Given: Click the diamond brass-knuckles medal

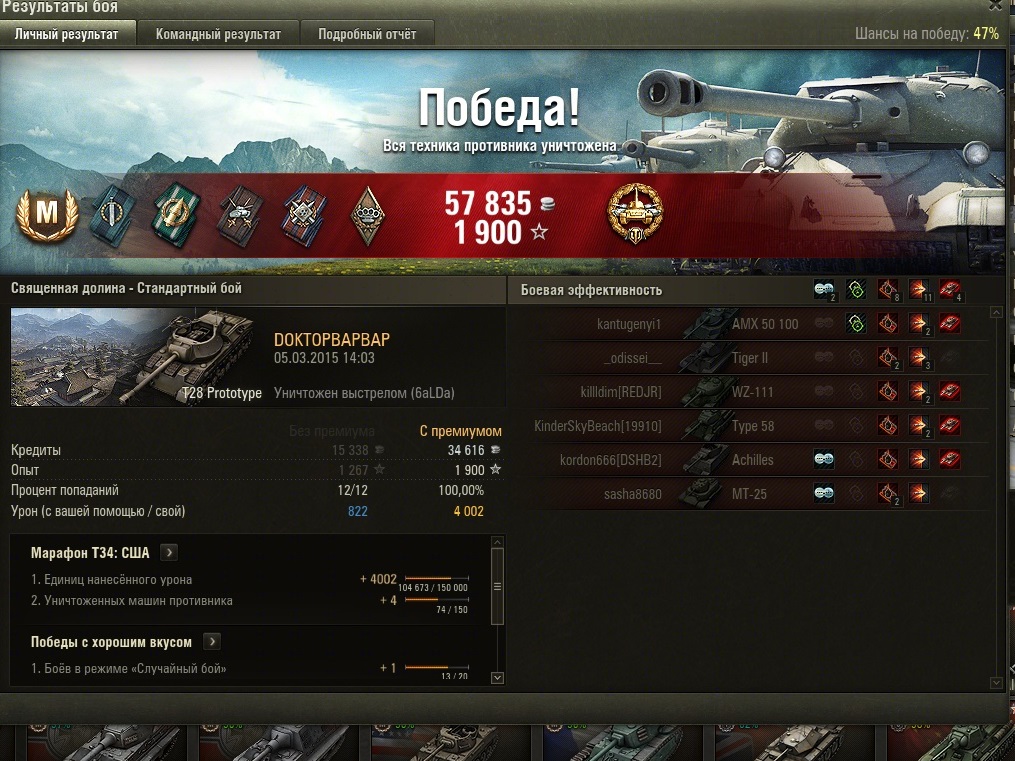Looking at the screenshot, I should [x=367, y=214].
